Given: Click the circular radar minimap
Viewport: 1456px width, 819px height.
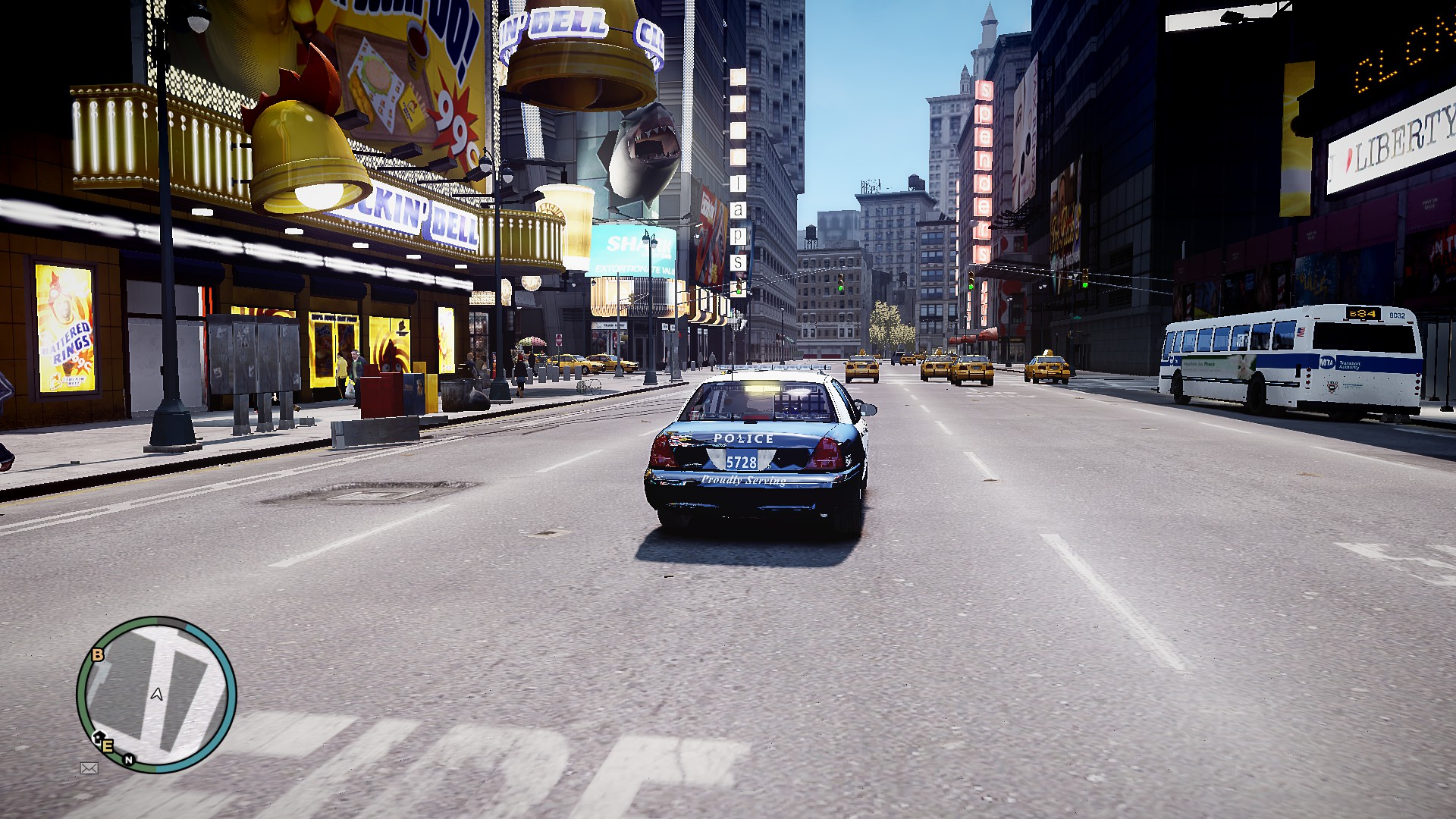Looking at the screenshot, I should (156, 695).
